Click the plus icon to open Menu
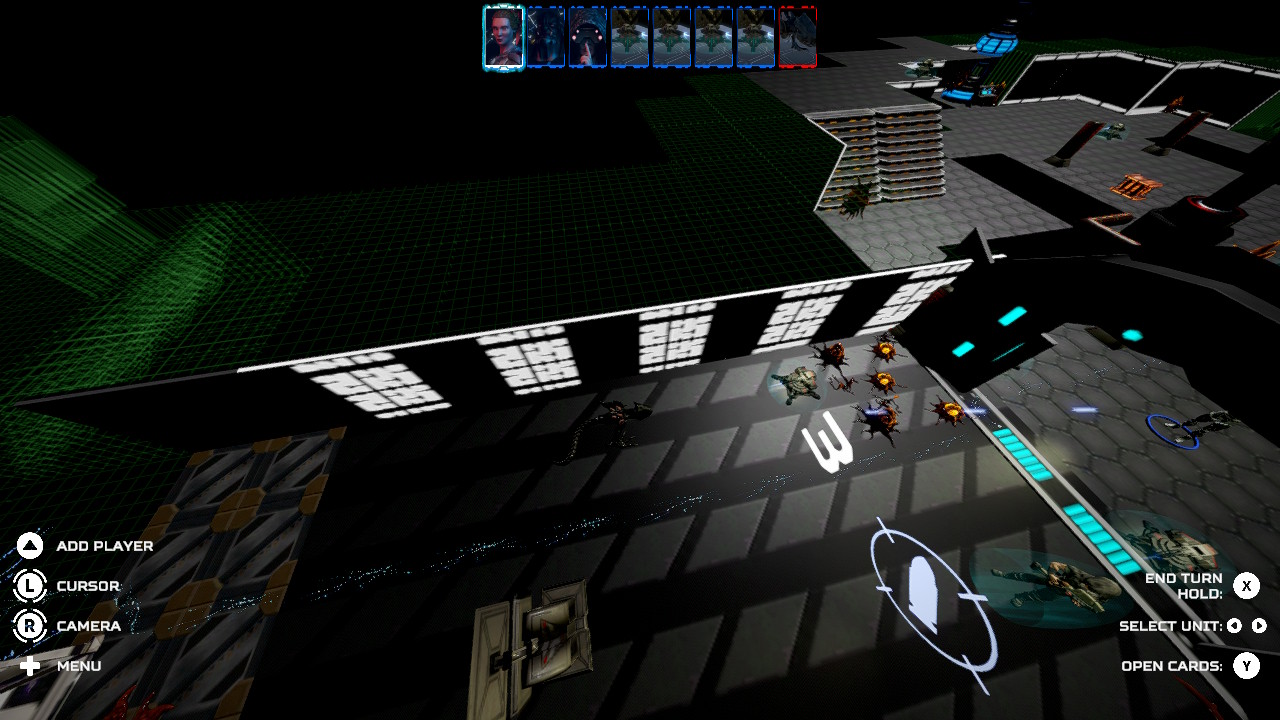 pyautogui.click(x=30, y=665)
